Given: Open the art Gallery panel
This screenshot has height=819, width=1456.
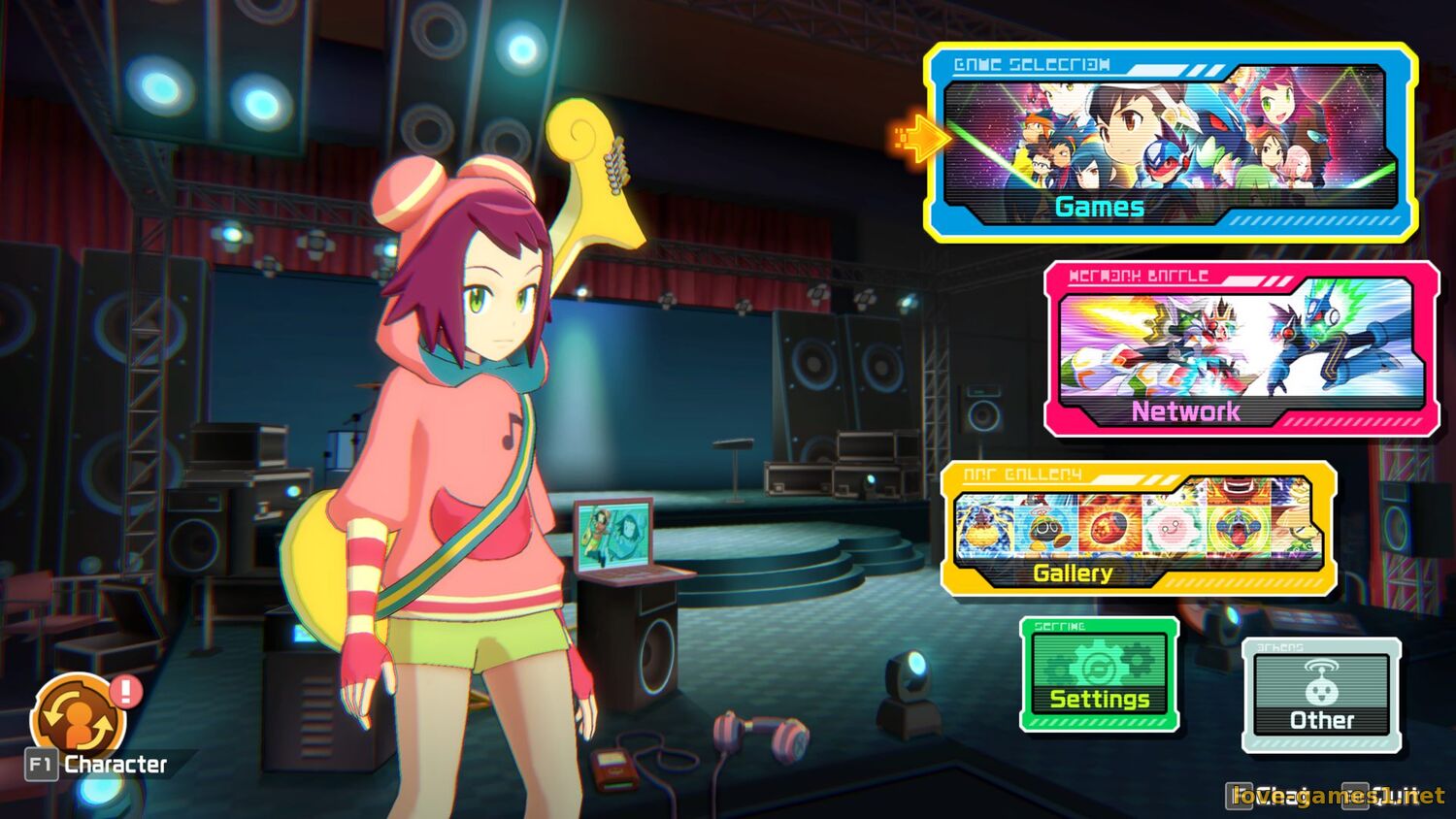Looking at the screenshot, I should pyautogui.click(x=1138, y=529).
